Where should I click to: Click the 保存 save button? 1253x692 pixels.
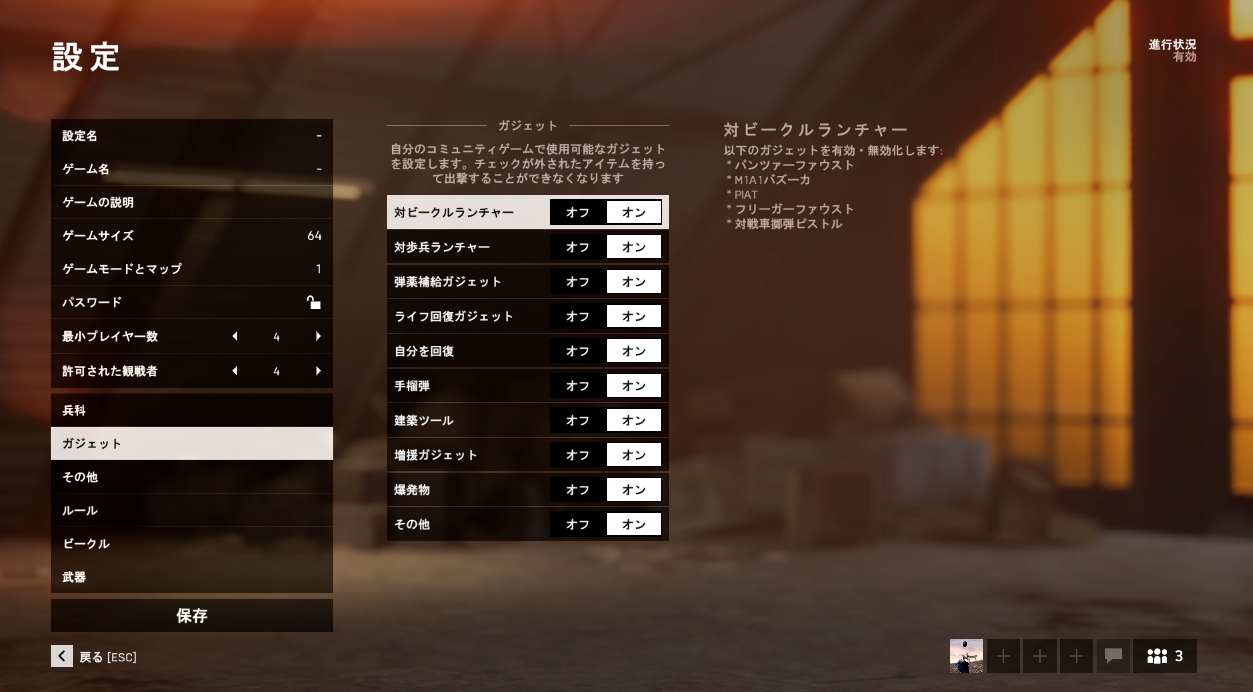[191, 616]
